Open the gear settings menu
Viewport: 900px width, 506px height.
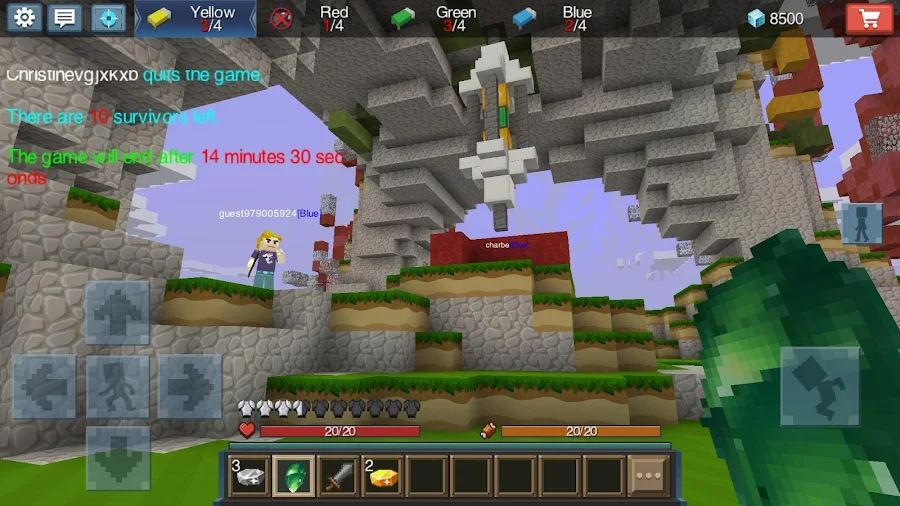(24, 18)
